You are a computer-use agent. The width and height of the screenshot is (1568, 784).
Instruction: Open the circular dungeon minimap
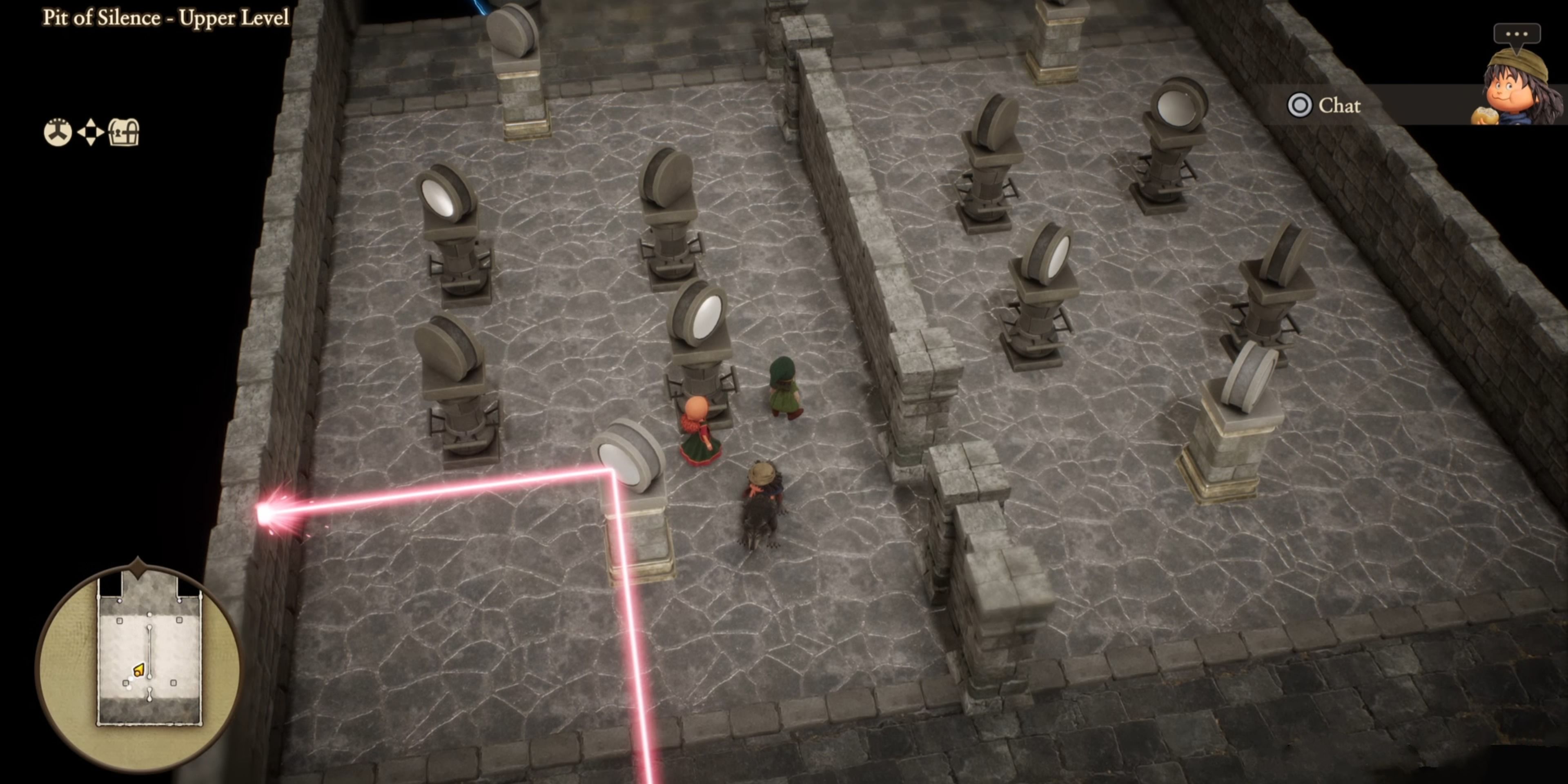coord(139,665)
